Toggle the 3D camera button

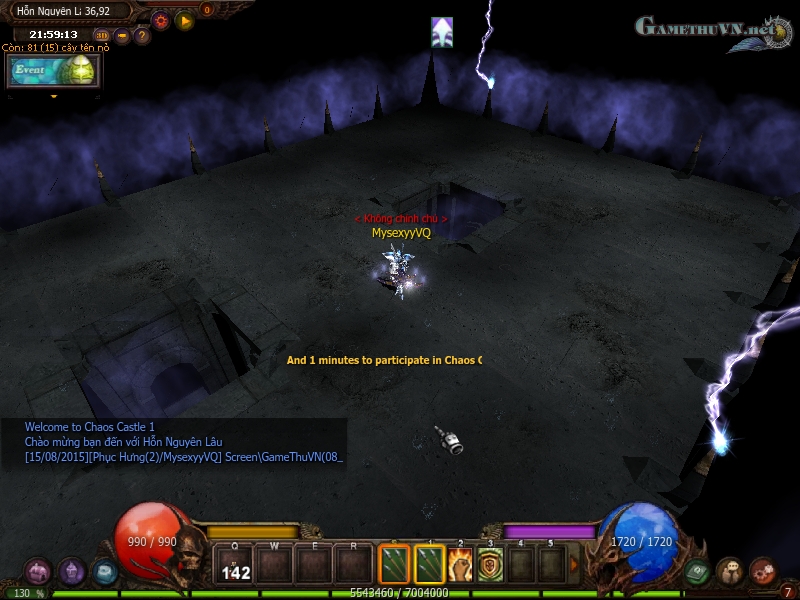[x=102, y=36]
